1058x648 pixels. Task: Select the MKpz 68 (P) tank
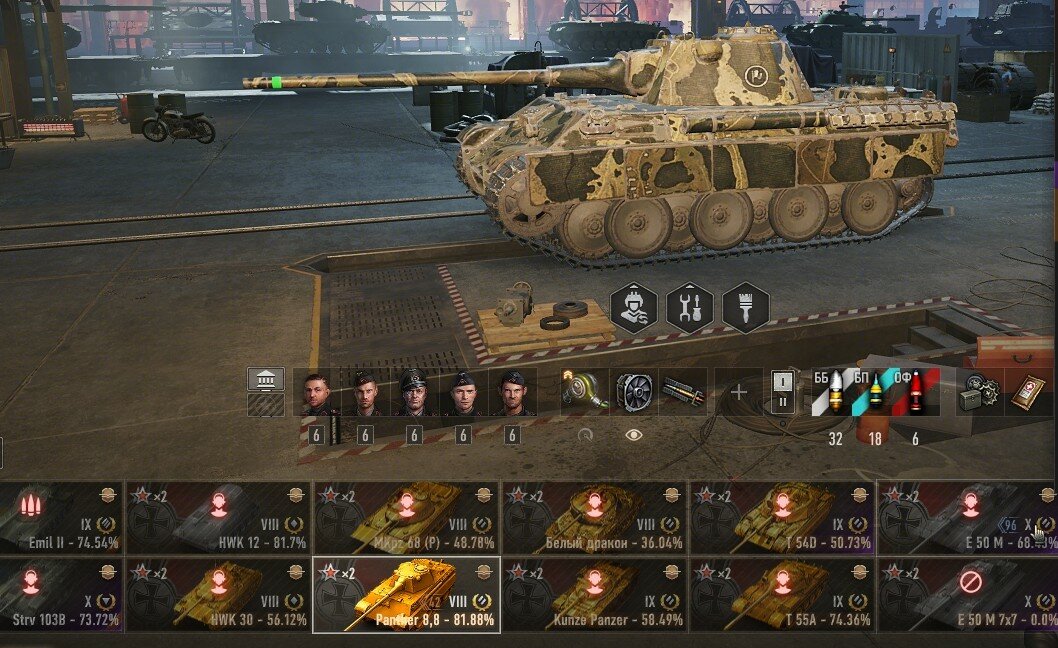tap(406, 517)
